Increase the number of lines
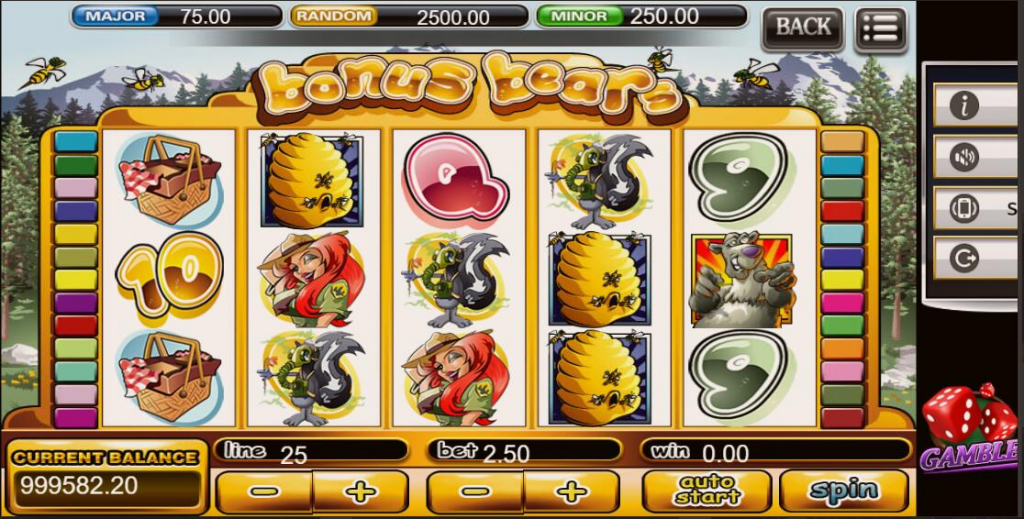Image resolution: width=1024 pixels, height=519 pixels. pyautogui.click(x=360, y=492)
